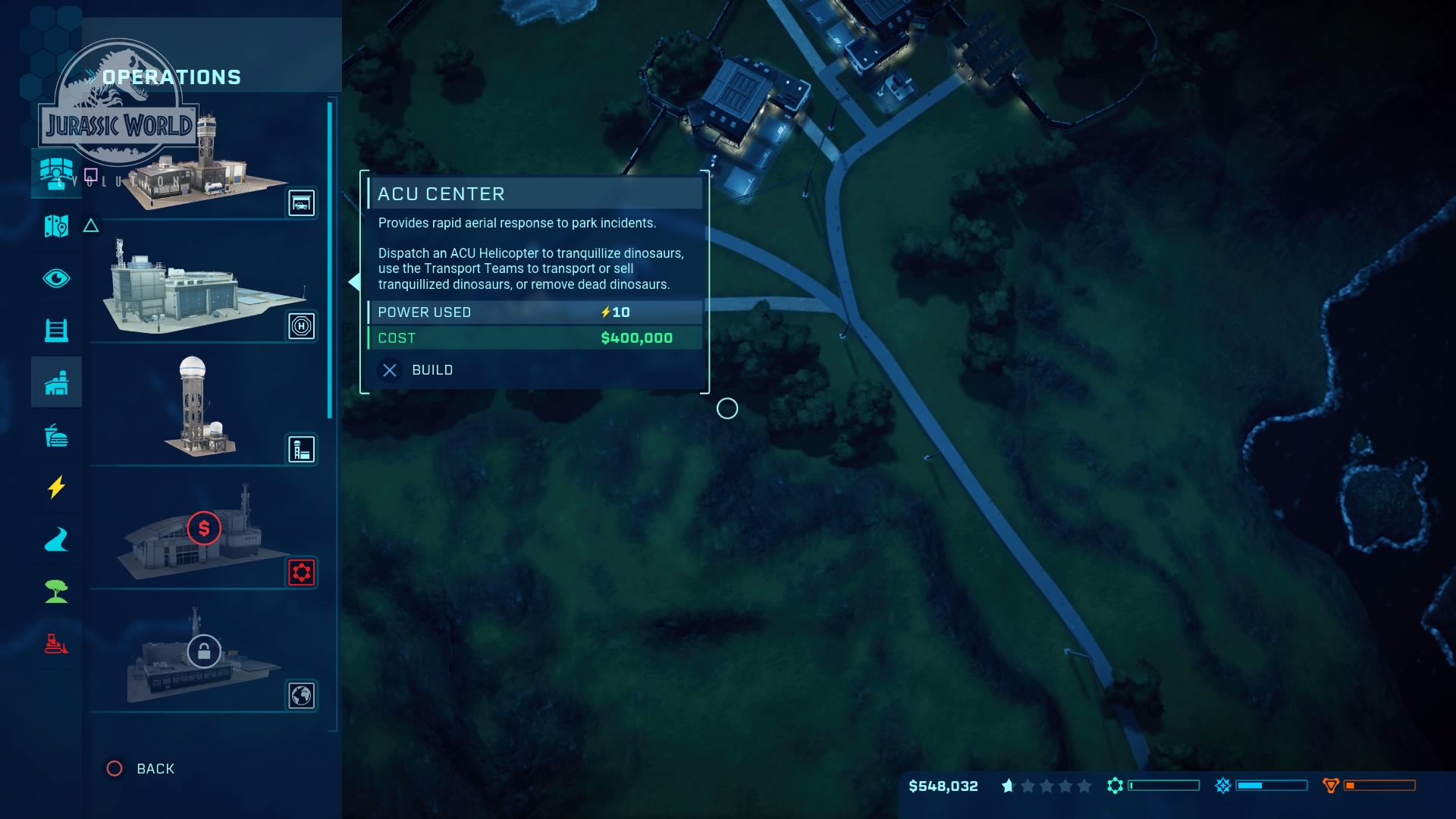Open the island map icon
1456x819 pixels.
coord(55,226)
